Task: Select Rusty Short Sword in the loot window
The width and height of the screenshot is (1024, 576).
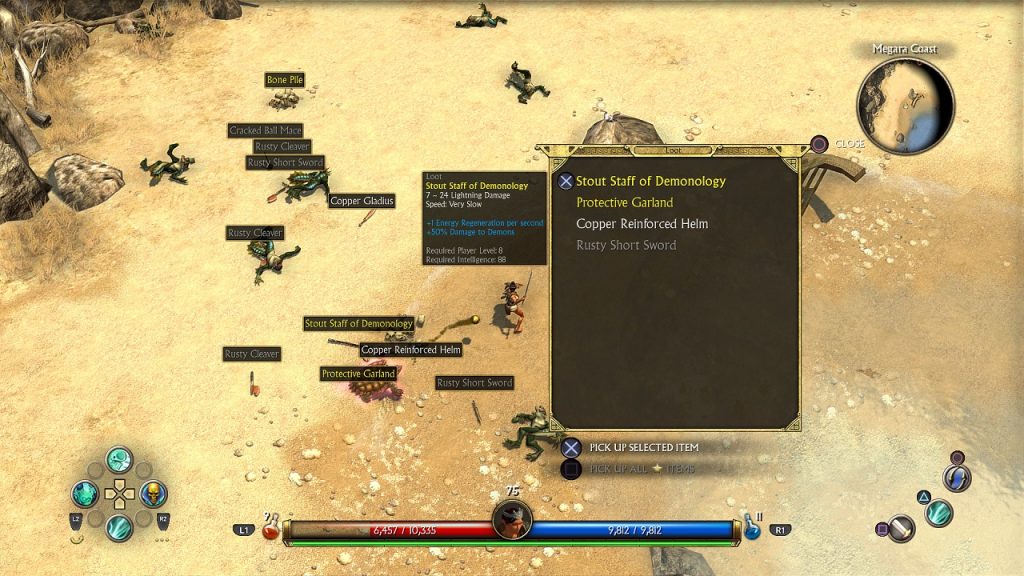Action: click(x=626, y=245)
